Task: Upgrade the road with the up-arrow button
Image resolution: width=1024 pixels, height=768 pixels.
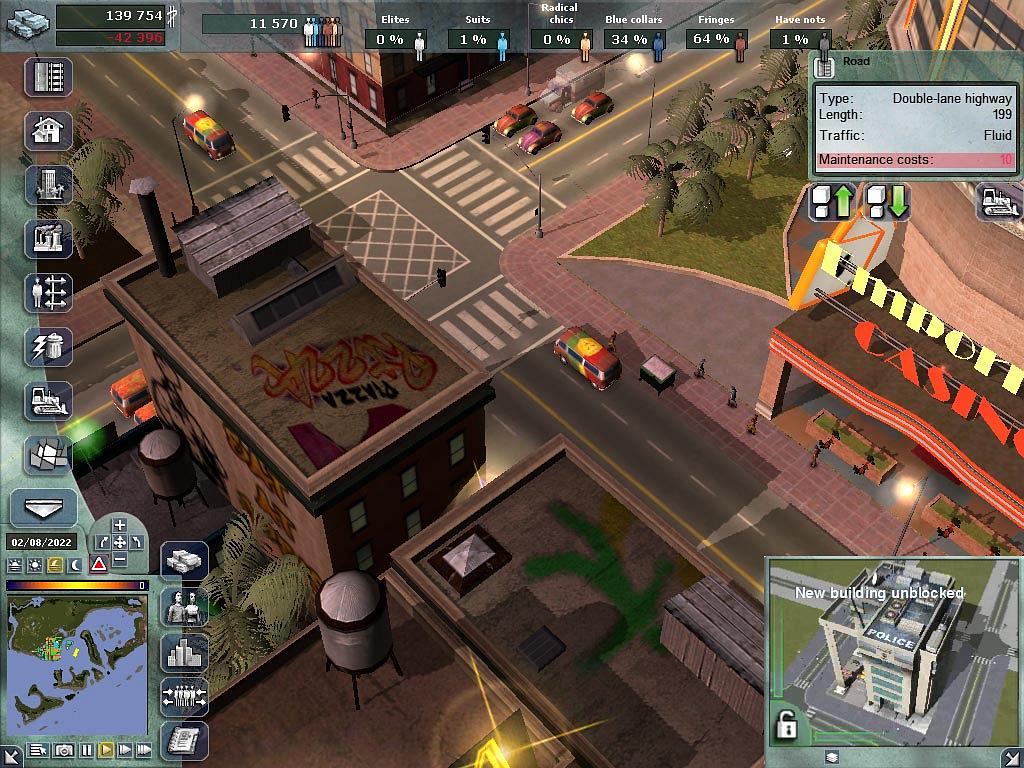Action: tap(833, 203)
